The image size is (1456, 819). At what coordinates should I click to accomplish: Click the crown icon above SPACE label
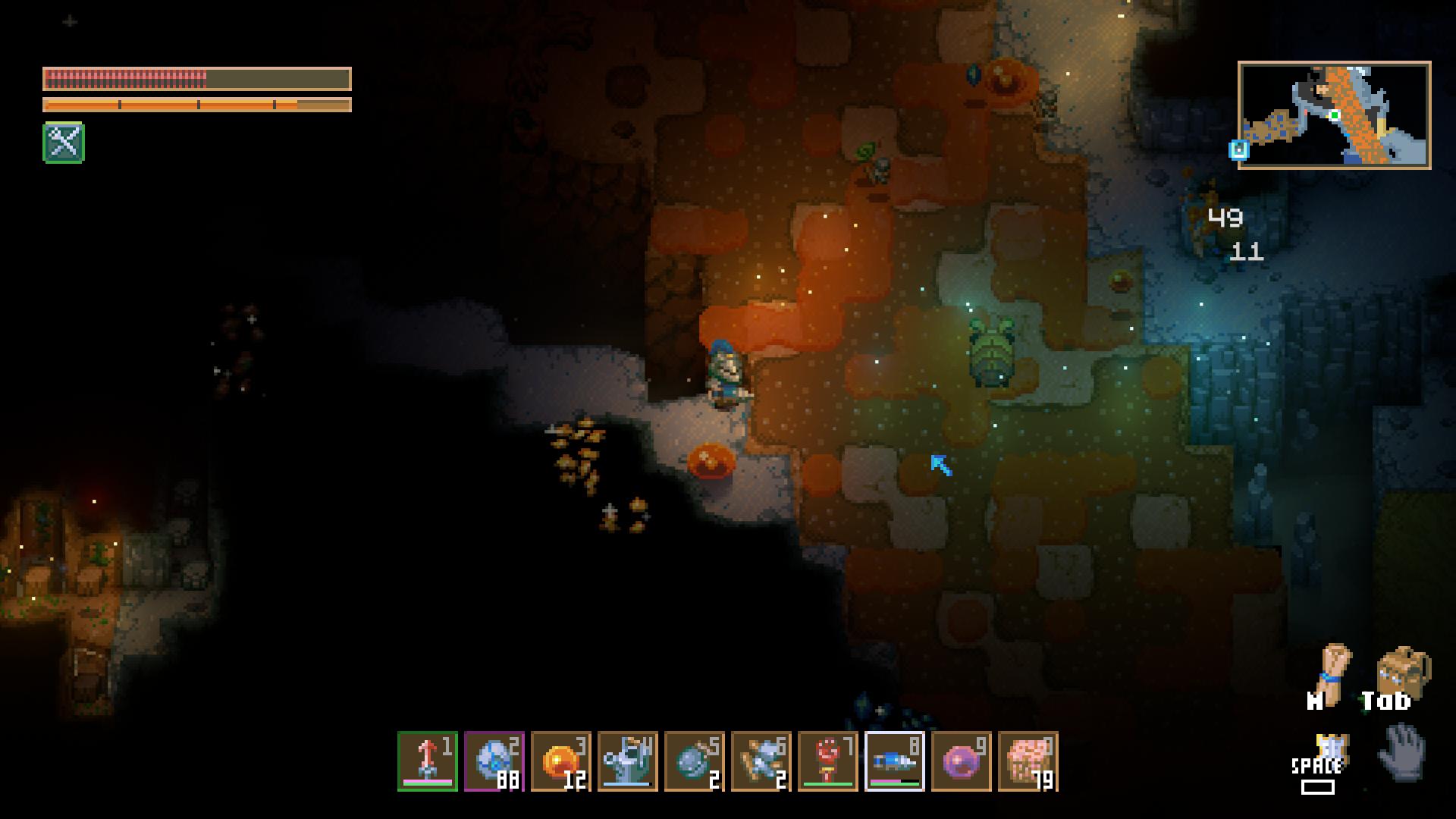tap(1330, 747)
